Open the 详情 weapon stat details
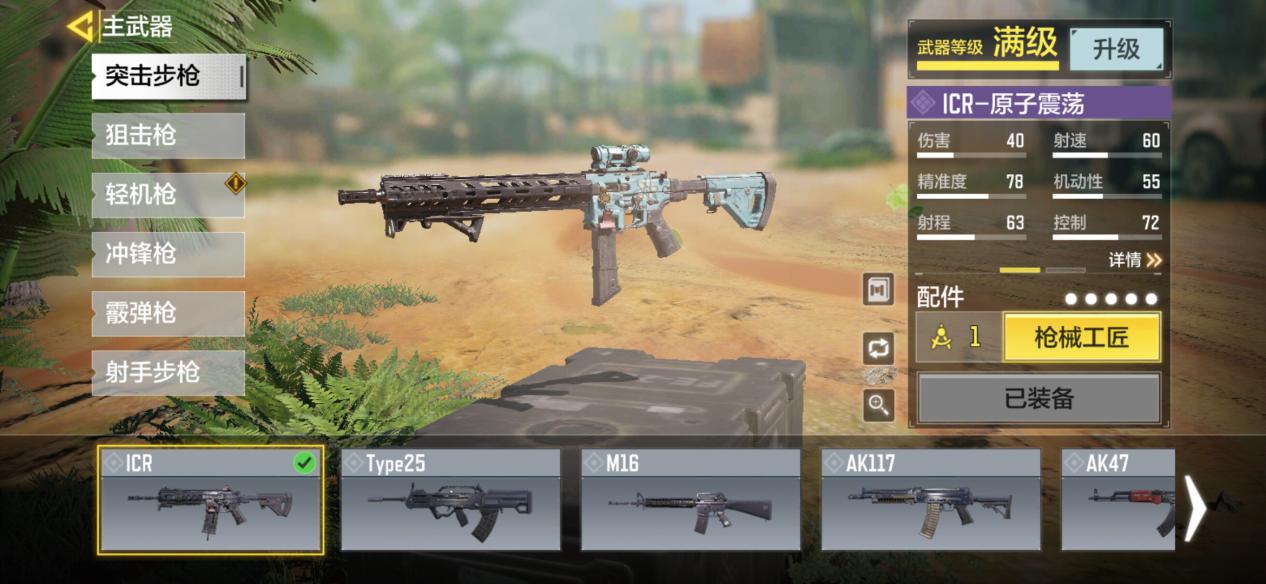1266x584 pixels. click(1135, 260)
